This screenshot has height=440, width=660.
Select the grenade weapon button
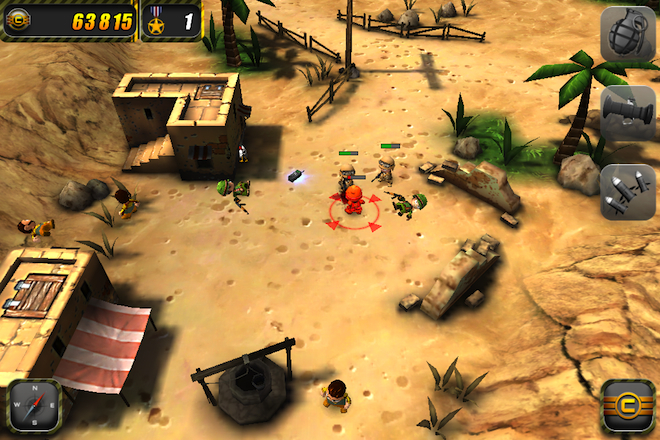pos(627,34)
